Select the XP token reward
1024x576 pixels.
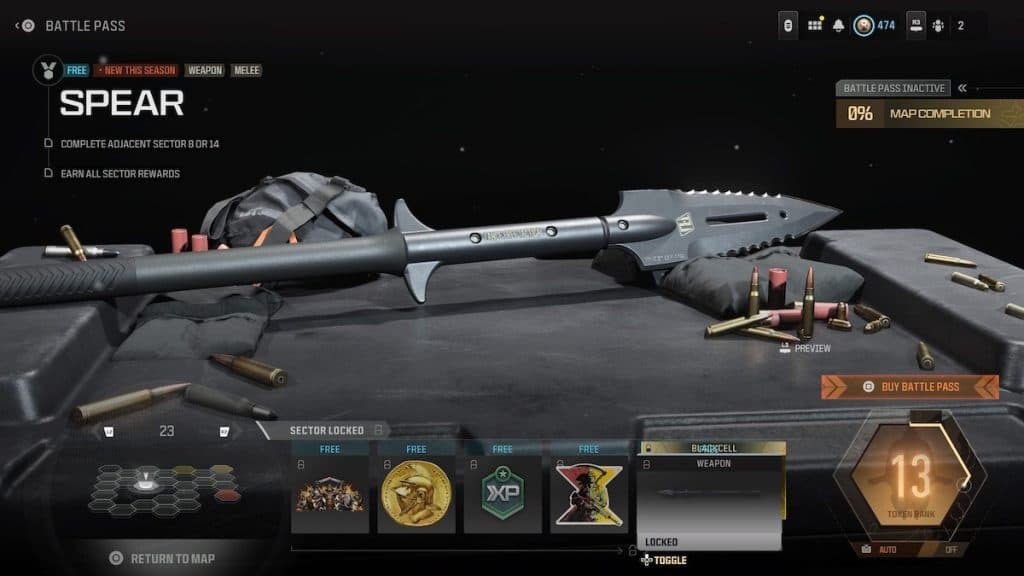(502, 495)
